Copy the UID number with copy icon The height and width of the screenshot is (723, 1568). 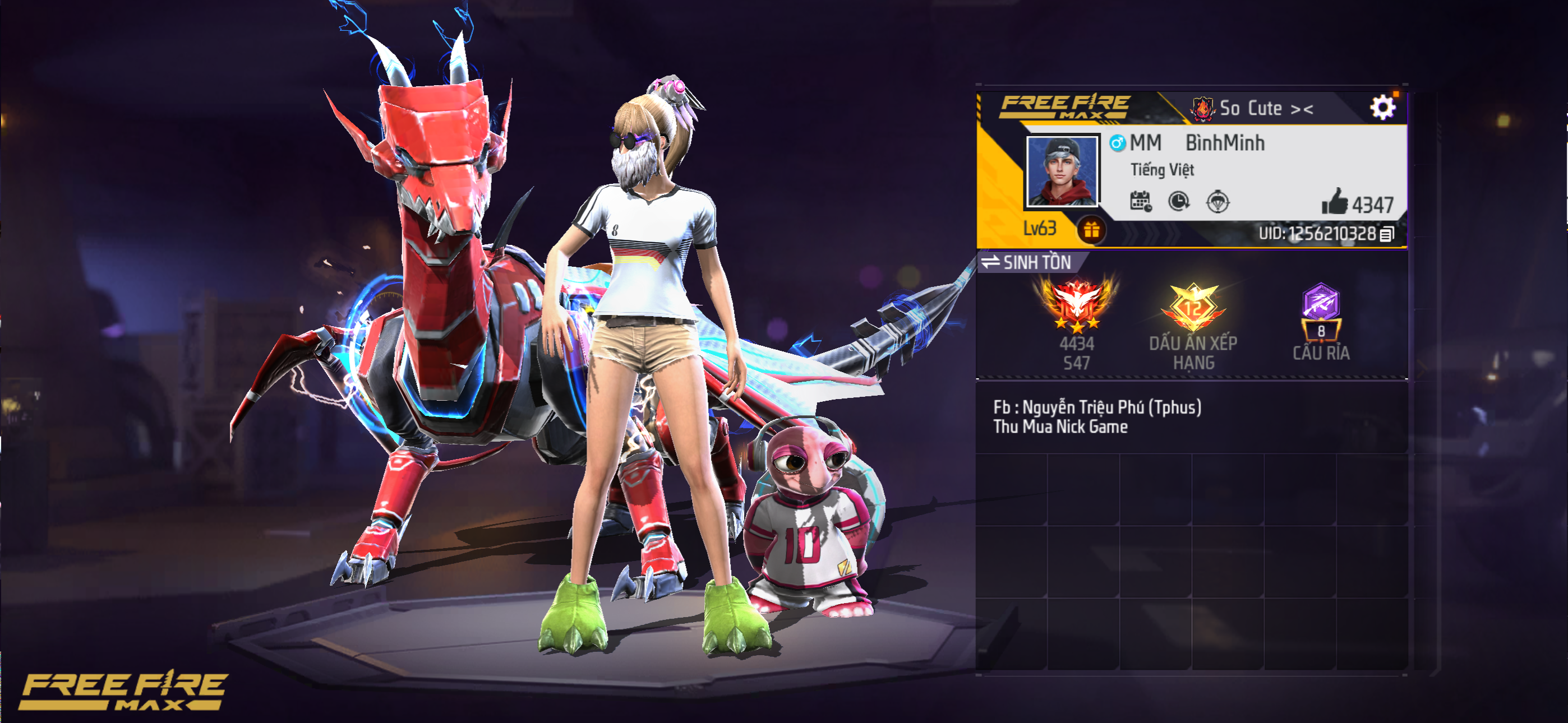(1387, 234)
